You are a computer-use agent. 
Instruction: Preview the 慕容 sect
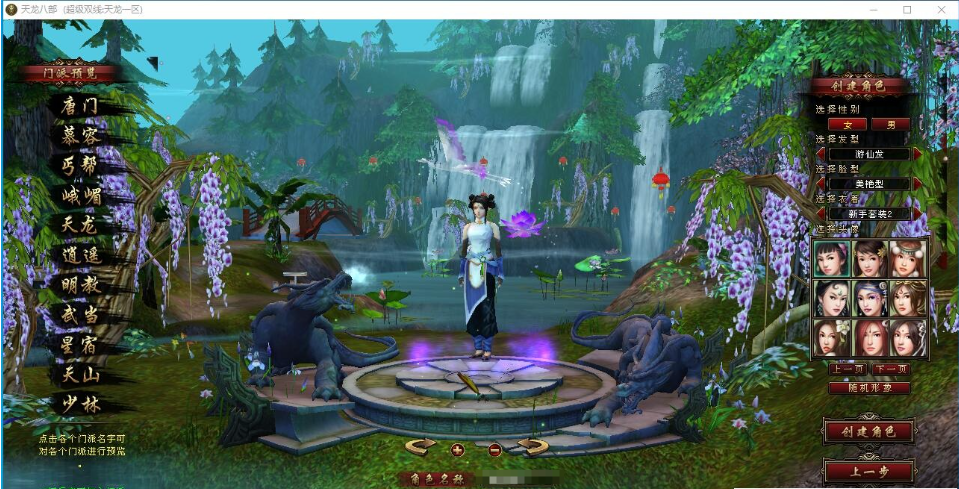pos(78,136)
